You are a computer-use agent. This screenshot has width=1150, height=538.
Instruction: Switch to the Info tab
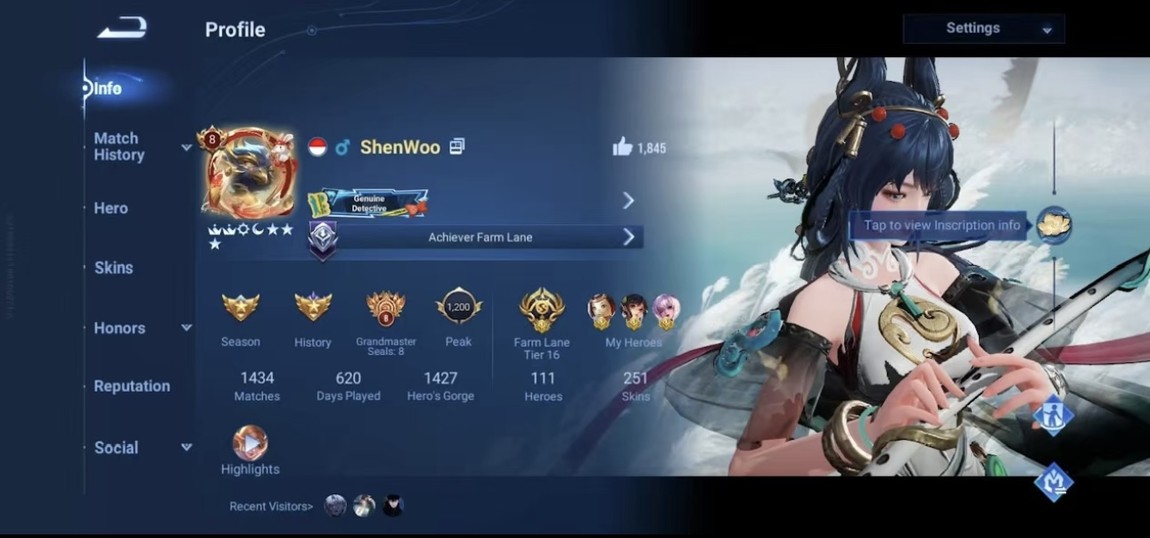tap(107, 88)
